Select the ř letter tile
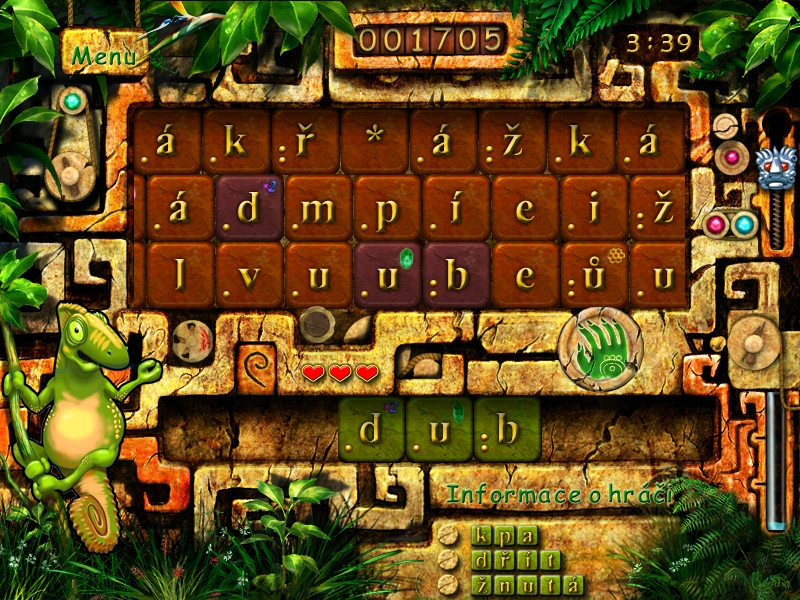This screenshot has width=800, height=600. 305,142
